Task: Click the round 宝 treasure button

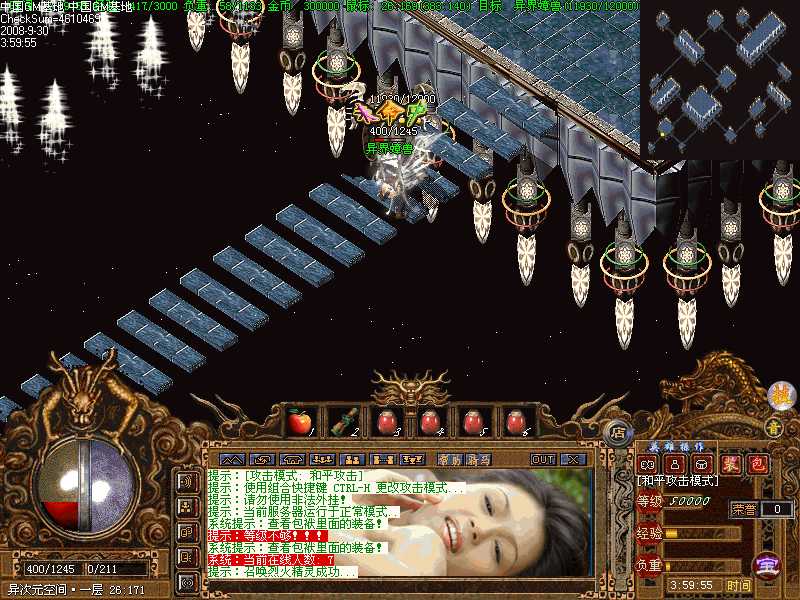Action: pos(766,565)
